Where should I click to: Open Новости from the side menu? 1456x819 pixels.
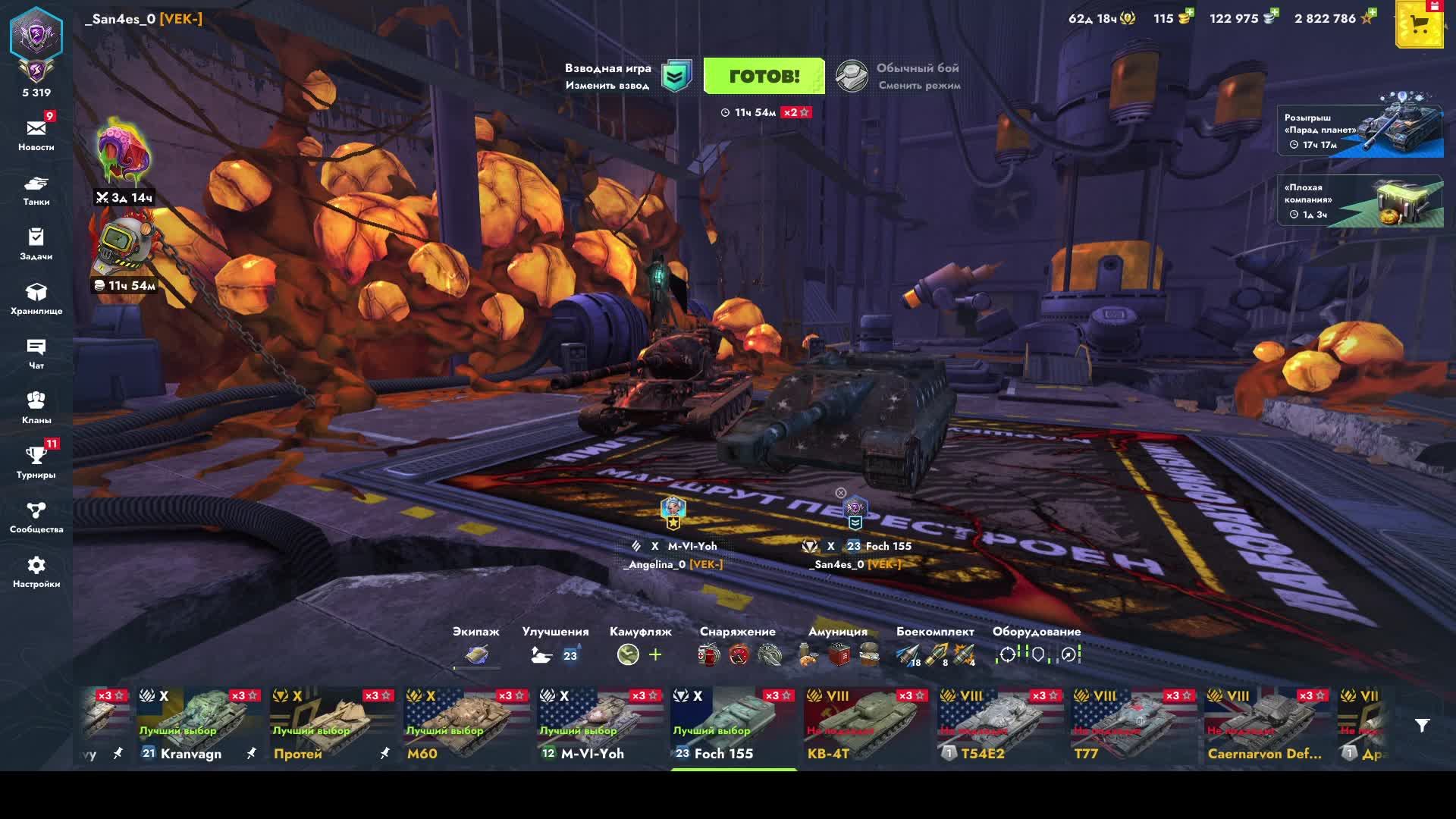[36, 135]
